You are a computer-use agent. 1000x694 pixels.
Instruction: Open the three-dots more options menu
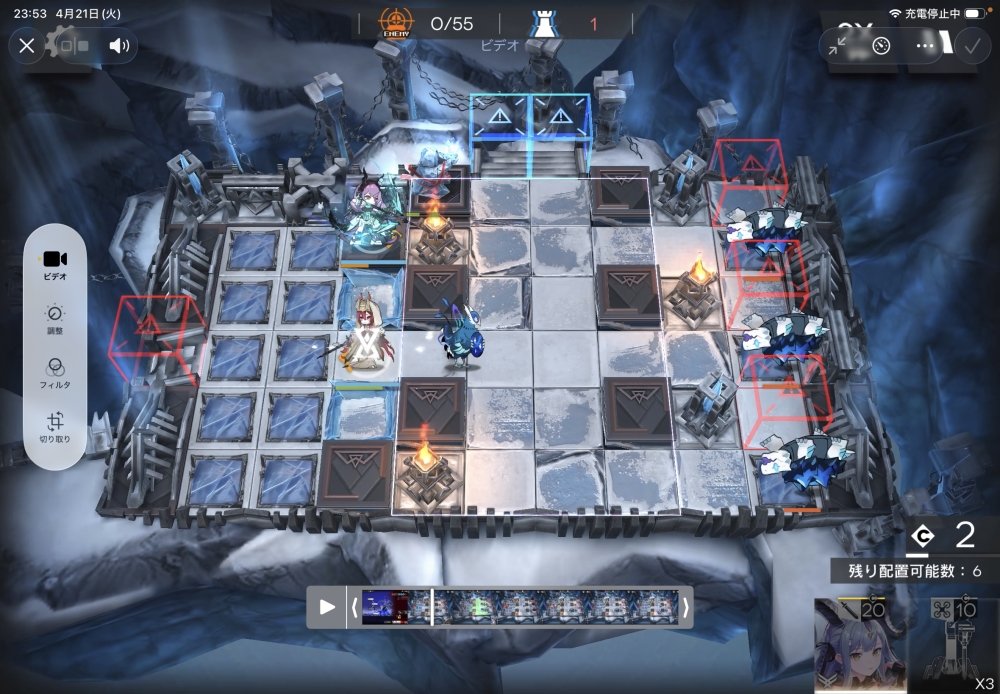pos(925,46)
